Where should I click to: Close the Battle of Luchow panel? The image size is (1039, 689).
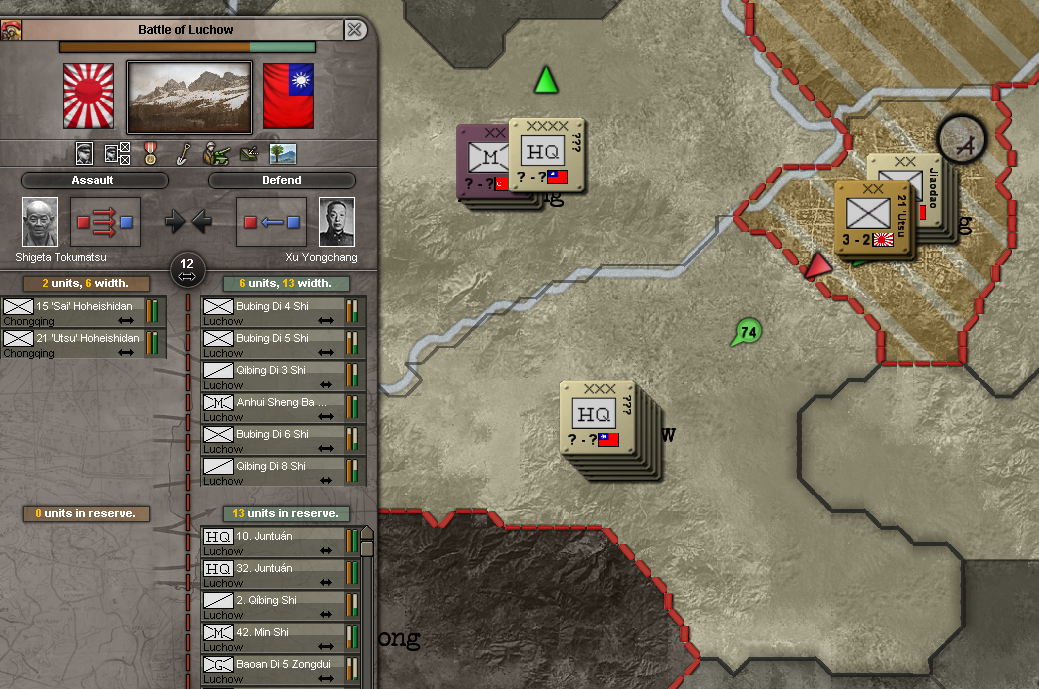coord(354,30)
